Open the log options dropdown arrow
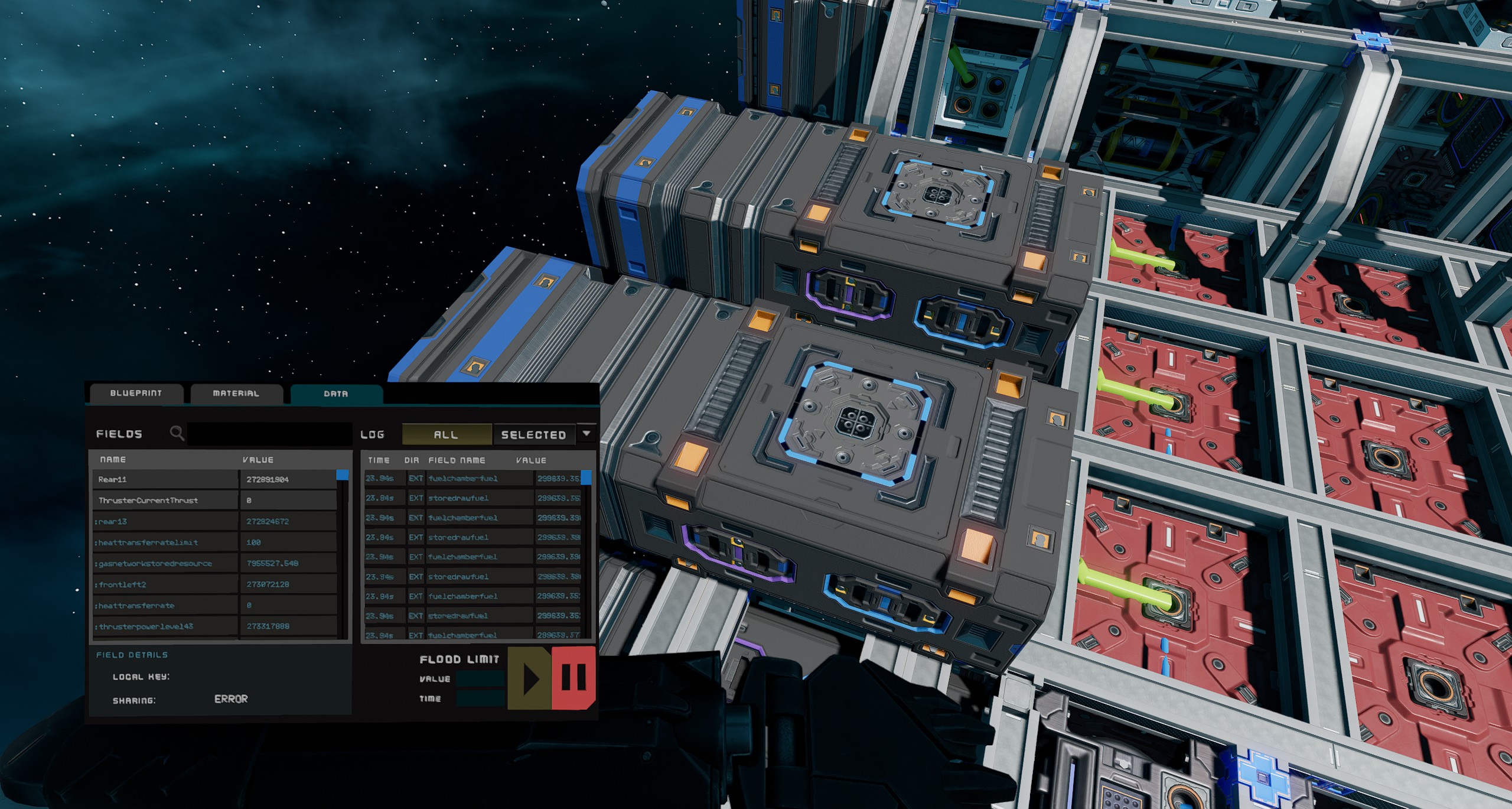Viewport: 1512px width, 809px height. [x=586, y=433]
